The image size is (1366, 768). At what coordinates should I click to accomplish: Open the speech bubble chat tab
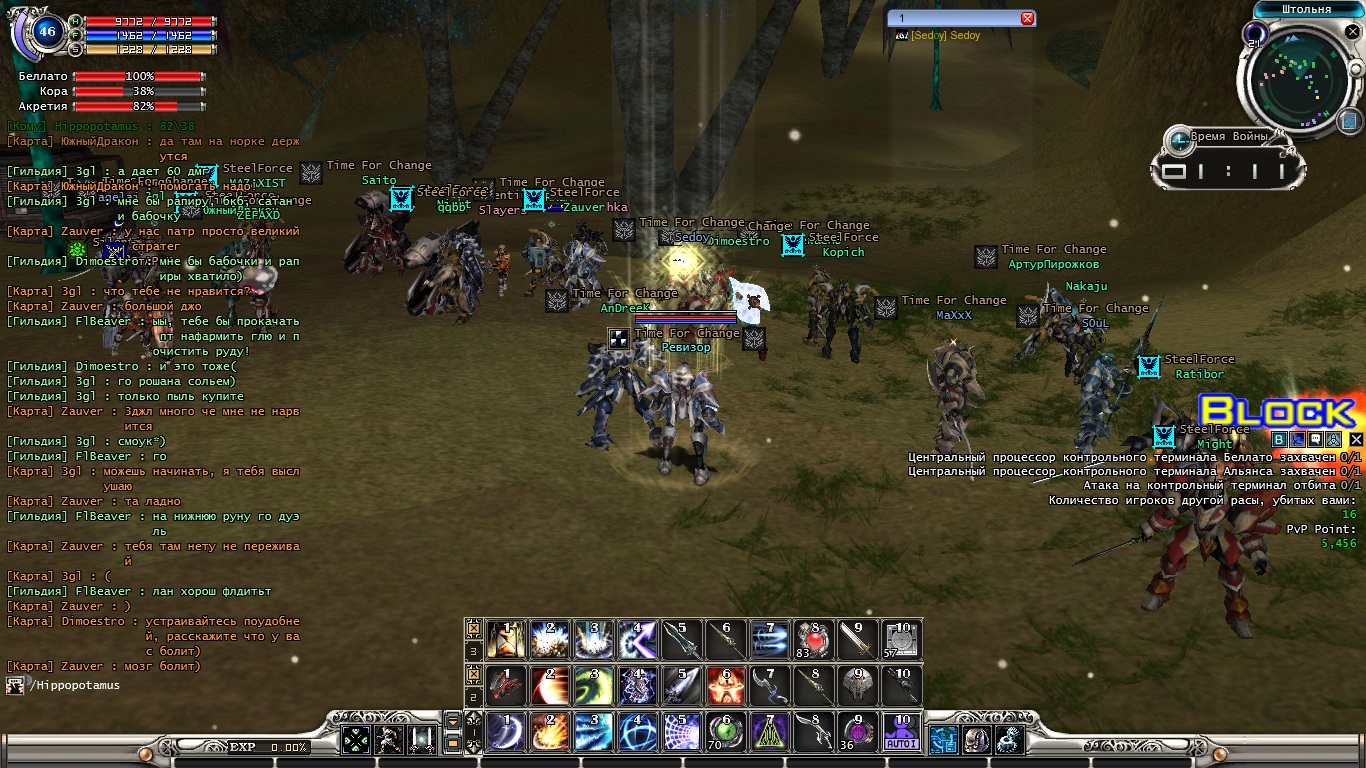coord(1317,439)
